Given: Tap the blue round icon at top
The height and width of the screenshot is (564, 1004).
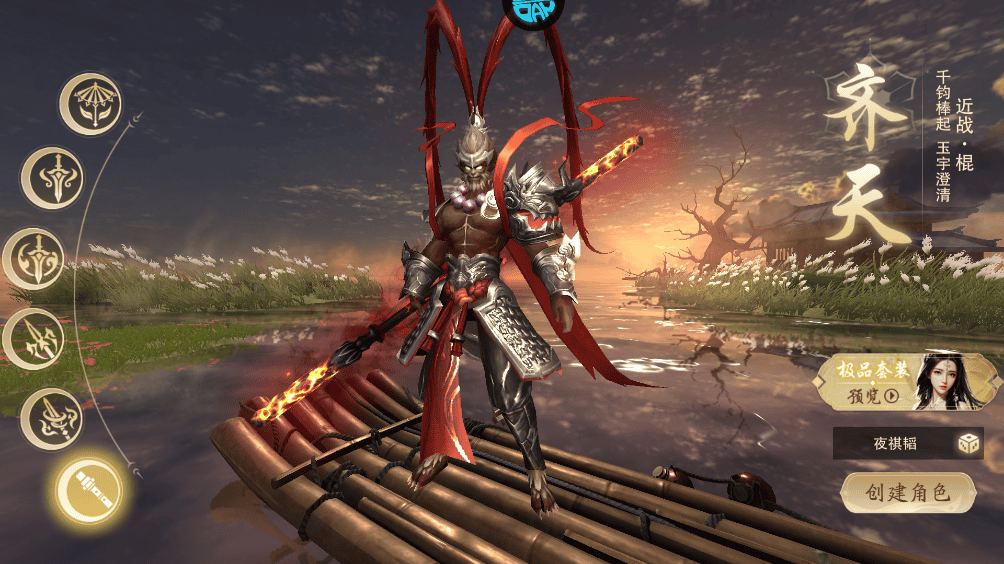Looking at the screenshot, I should coord(532,8).
